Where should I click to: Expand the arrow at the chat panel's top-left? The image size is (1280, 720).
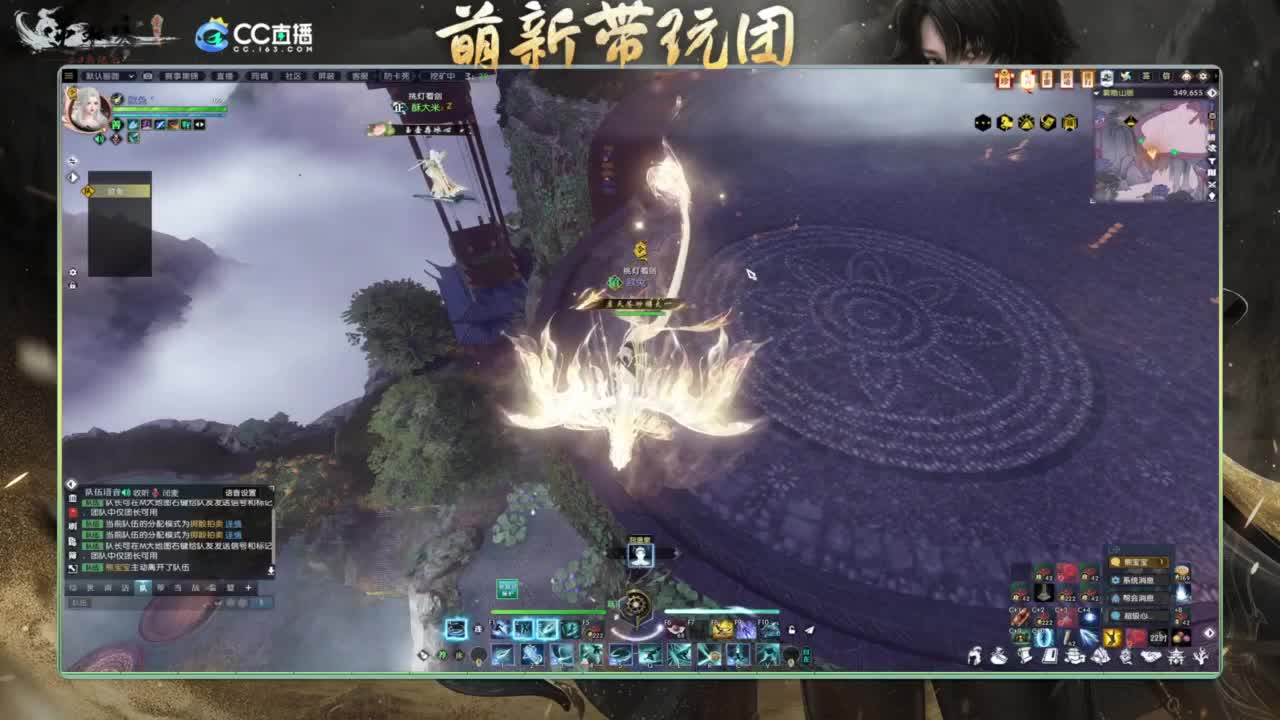click(70, 484)
